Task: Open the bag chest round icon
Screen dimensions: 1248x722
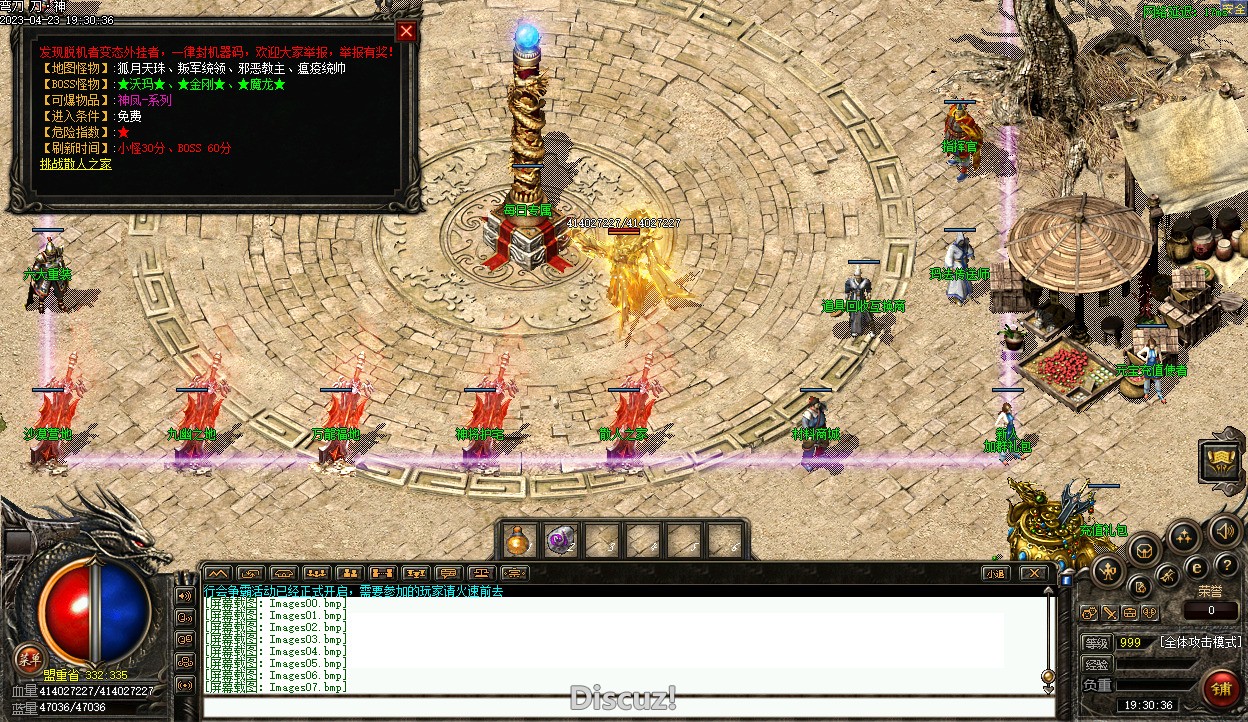Action: [x=1144, y=548]
